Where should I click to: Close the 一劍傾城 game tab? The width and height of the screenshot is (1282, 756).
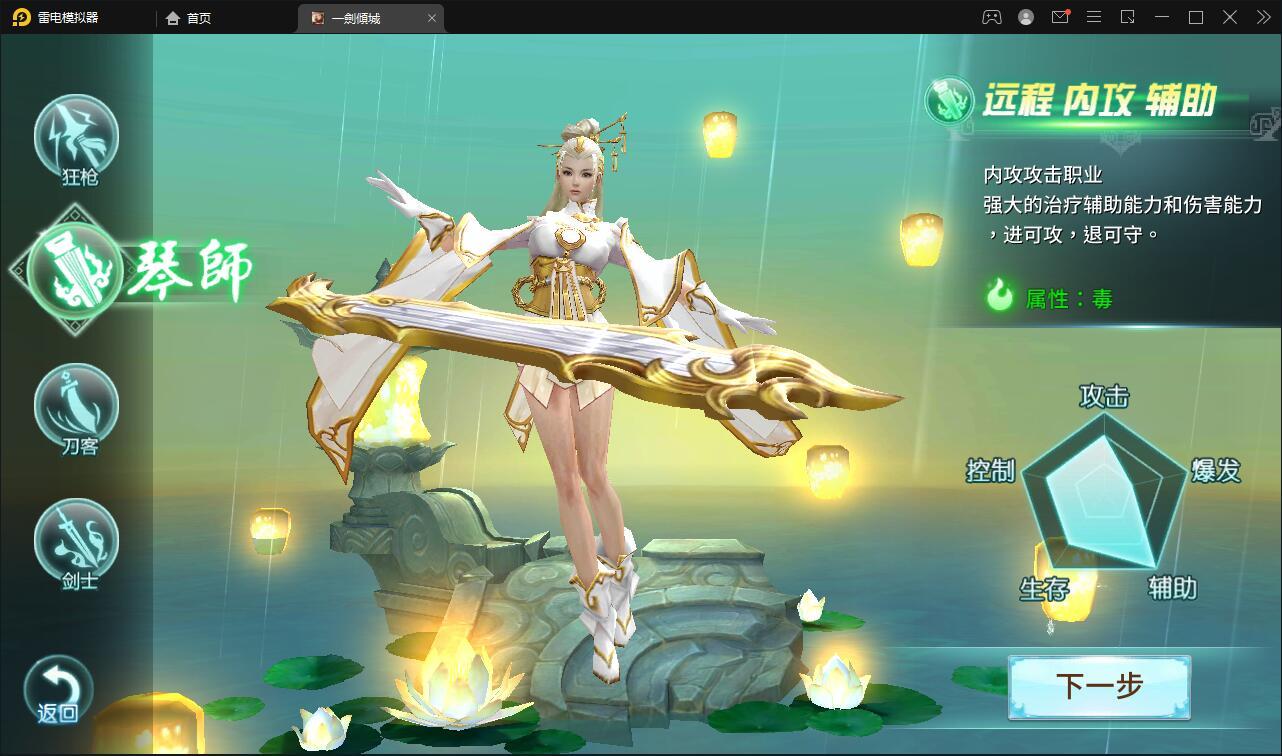pyautogui.click(x=432, y=18)
